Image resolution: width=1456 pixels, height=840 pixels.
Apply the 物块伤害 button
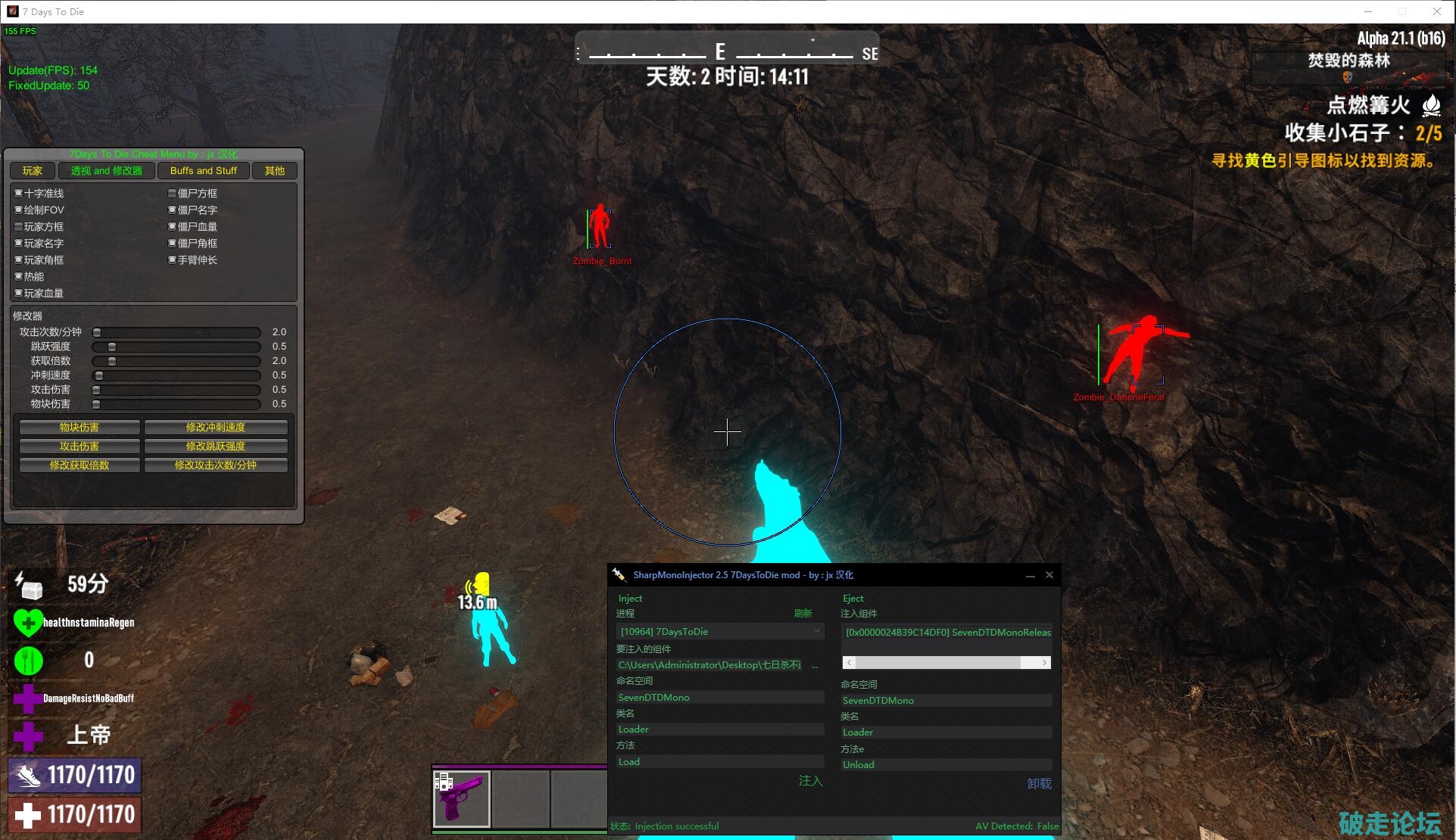pyautogui.click(x=80, y=428)
